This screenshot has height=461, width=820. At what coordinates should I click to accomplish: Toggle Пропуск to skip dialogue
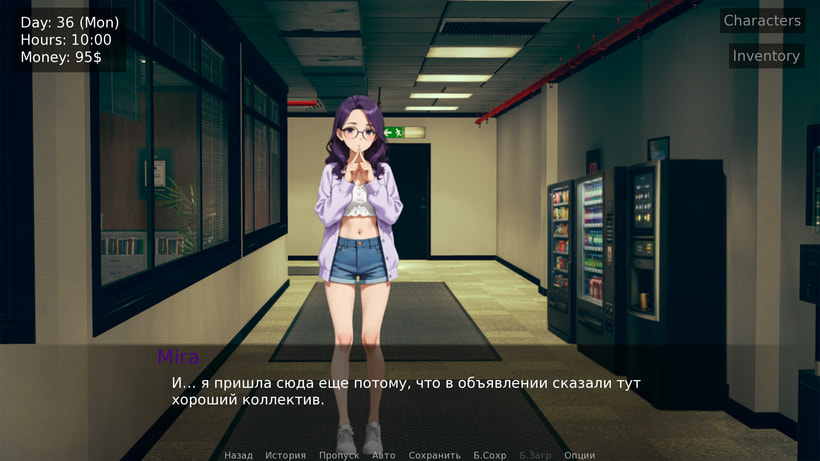tap(338, 455)
